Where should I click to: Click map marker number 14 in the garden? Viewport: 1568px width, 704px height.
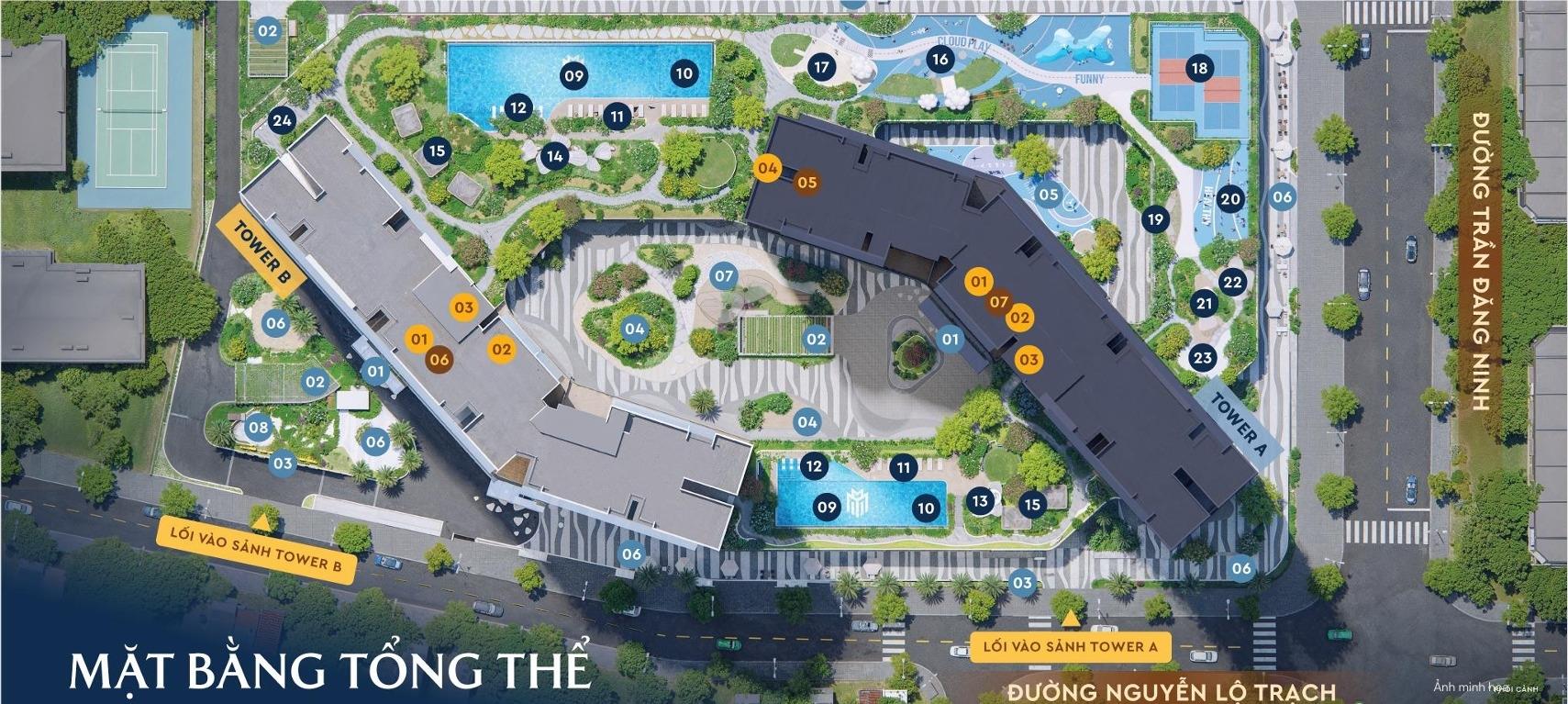pos(554,156)
